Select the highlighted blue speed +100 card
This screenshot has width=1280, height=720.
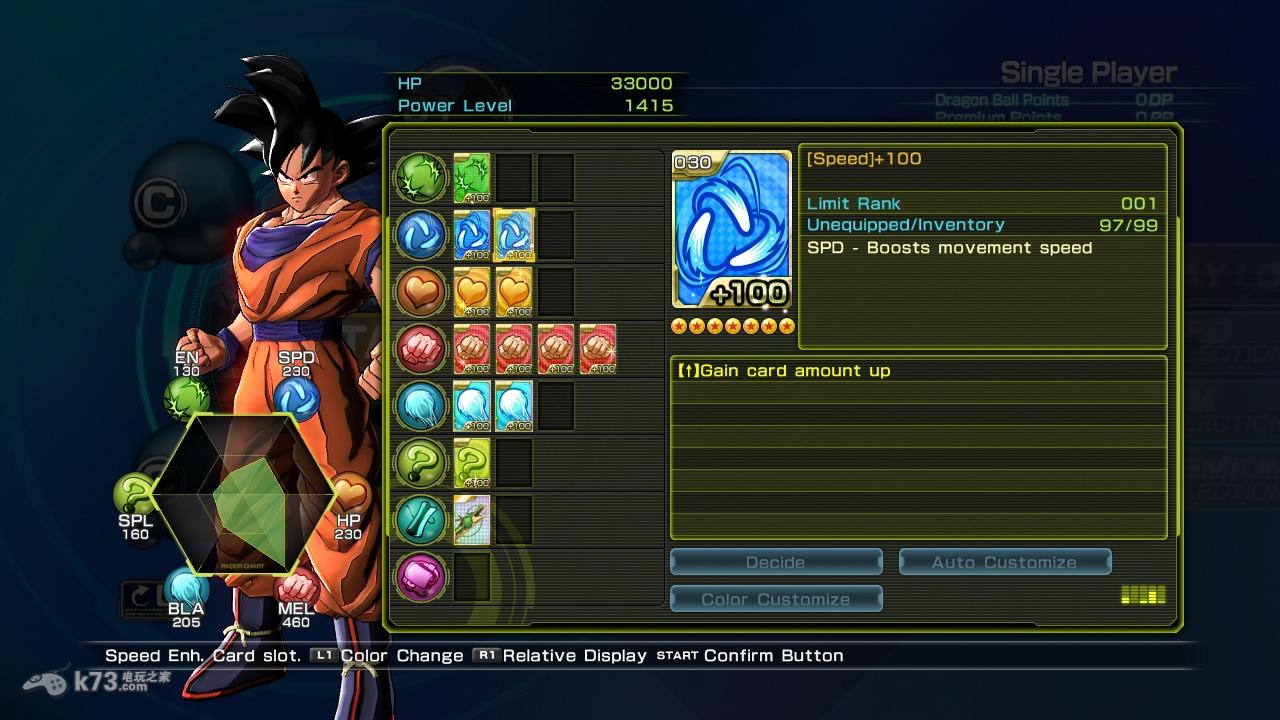(514, 235)
